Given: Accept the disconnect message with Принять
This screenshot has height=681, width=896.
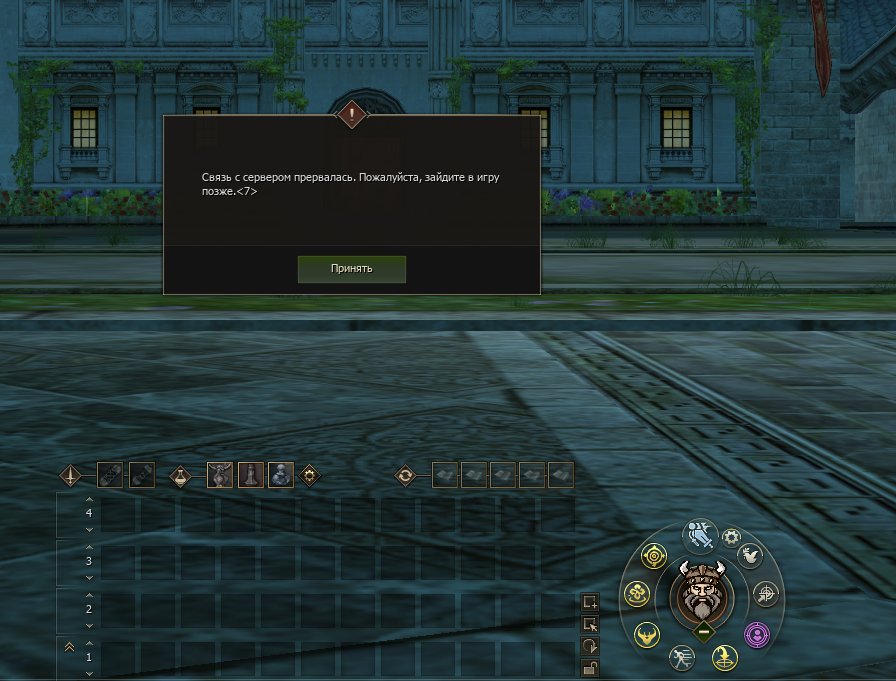Looking at the screenshot, I should (351, 269).
